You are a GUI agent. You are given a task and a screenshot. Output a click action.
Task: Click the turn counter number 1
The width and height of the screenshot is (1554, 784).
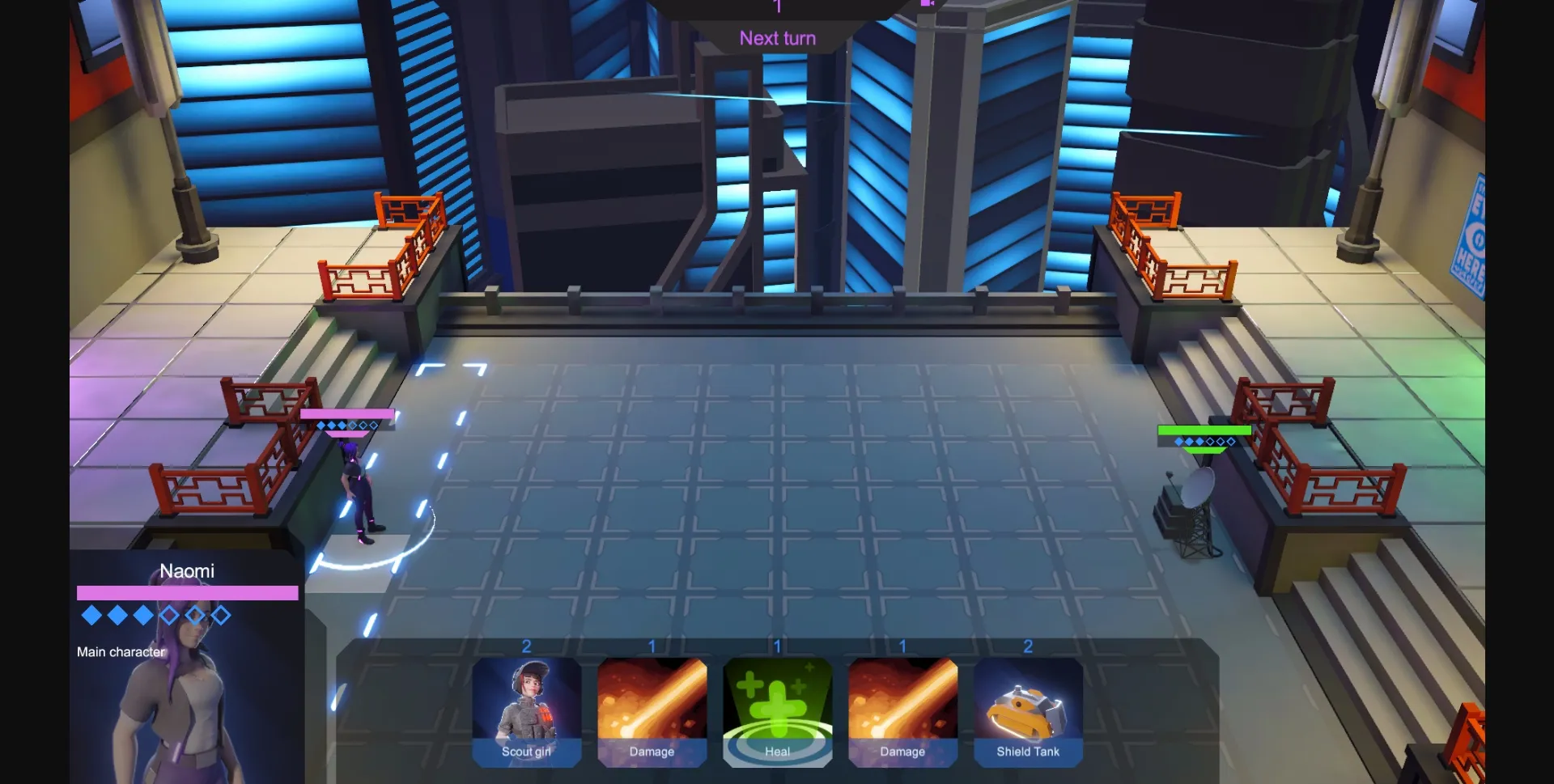tap(777, 6)
